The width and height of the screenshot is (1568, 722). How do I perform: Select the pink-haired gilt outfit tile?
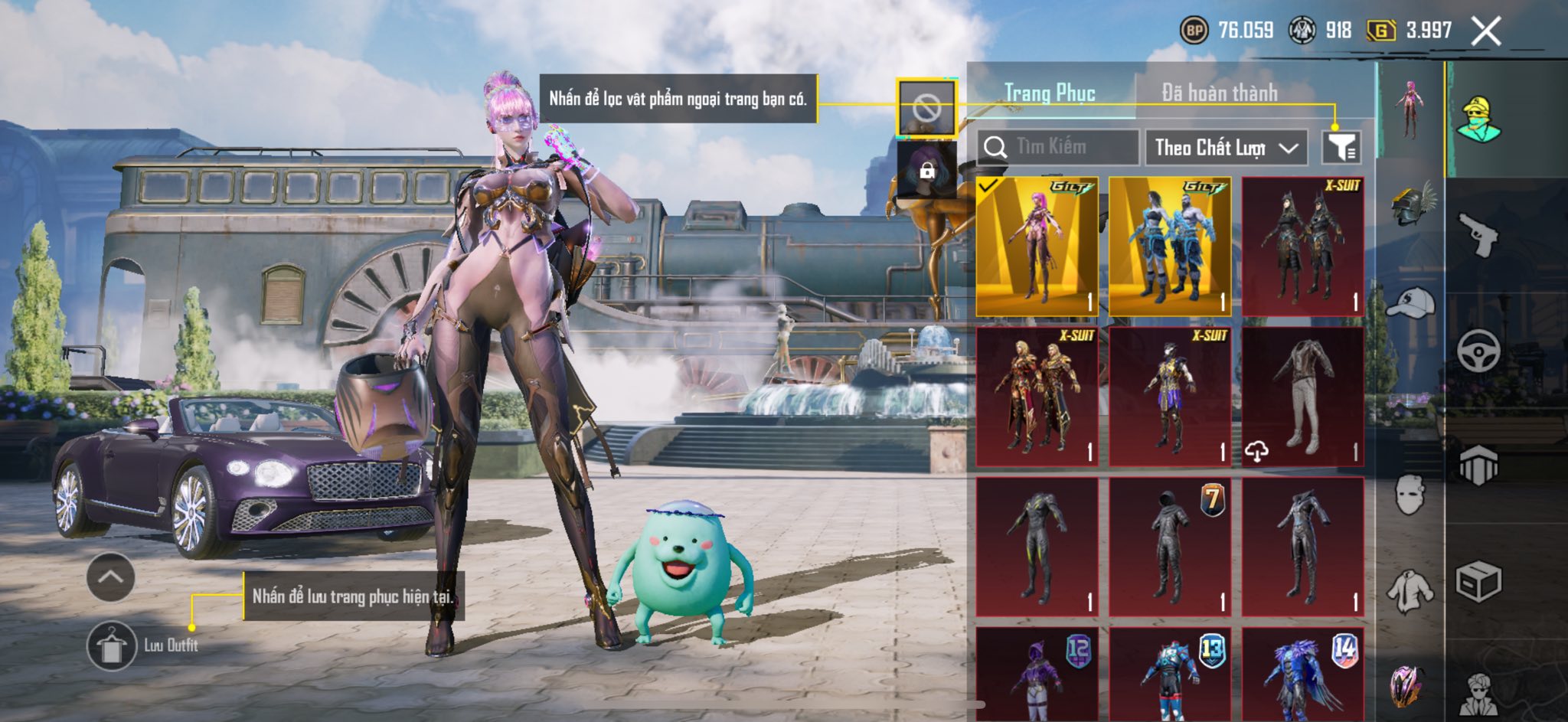point(1037,247)
